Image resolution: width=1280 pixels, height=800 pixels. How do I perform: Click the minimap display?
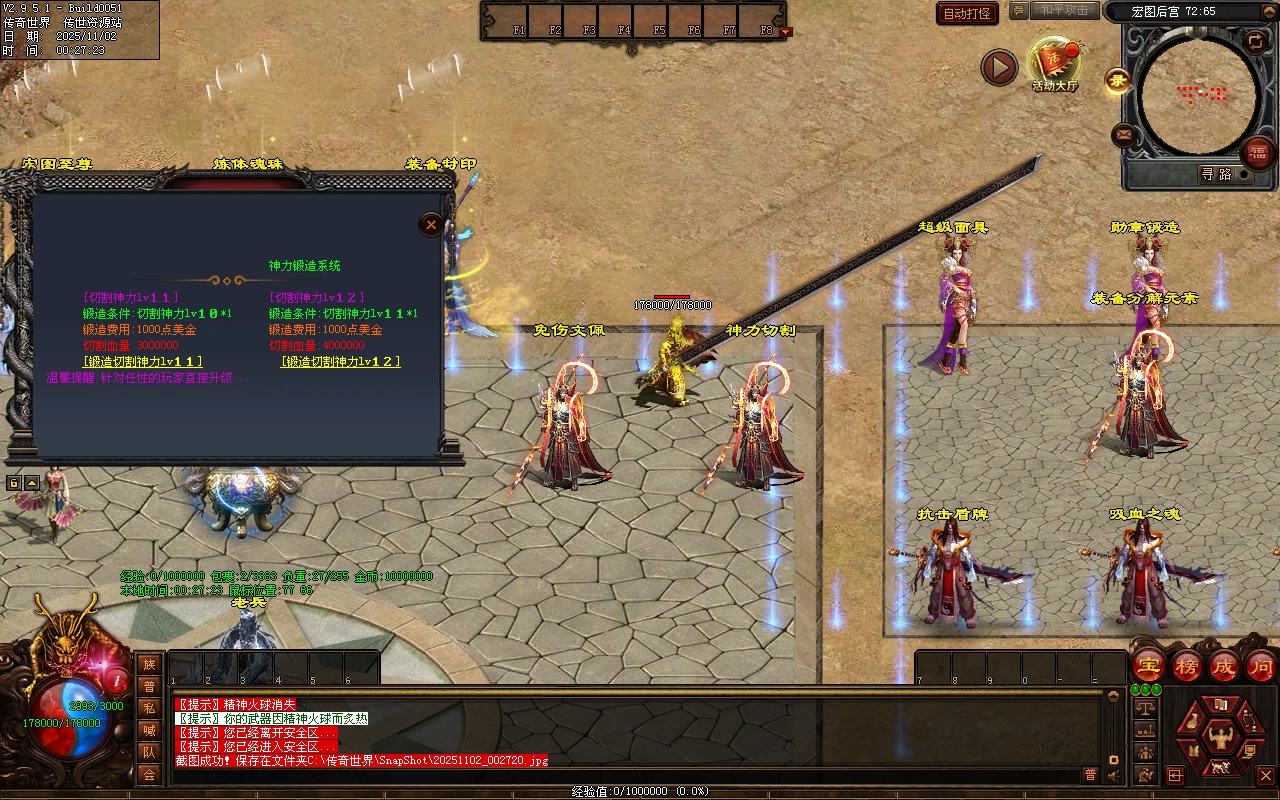[1199, 95]
